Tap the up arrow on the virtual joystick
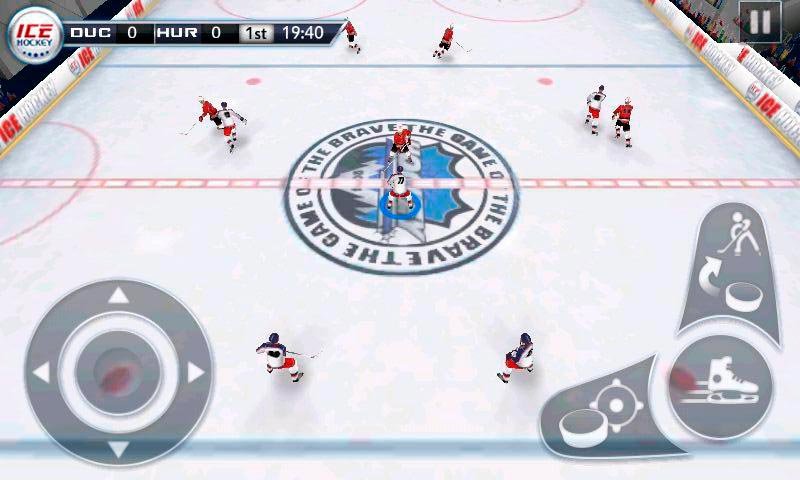The image size is (800, 480). [x=118, y=296]
